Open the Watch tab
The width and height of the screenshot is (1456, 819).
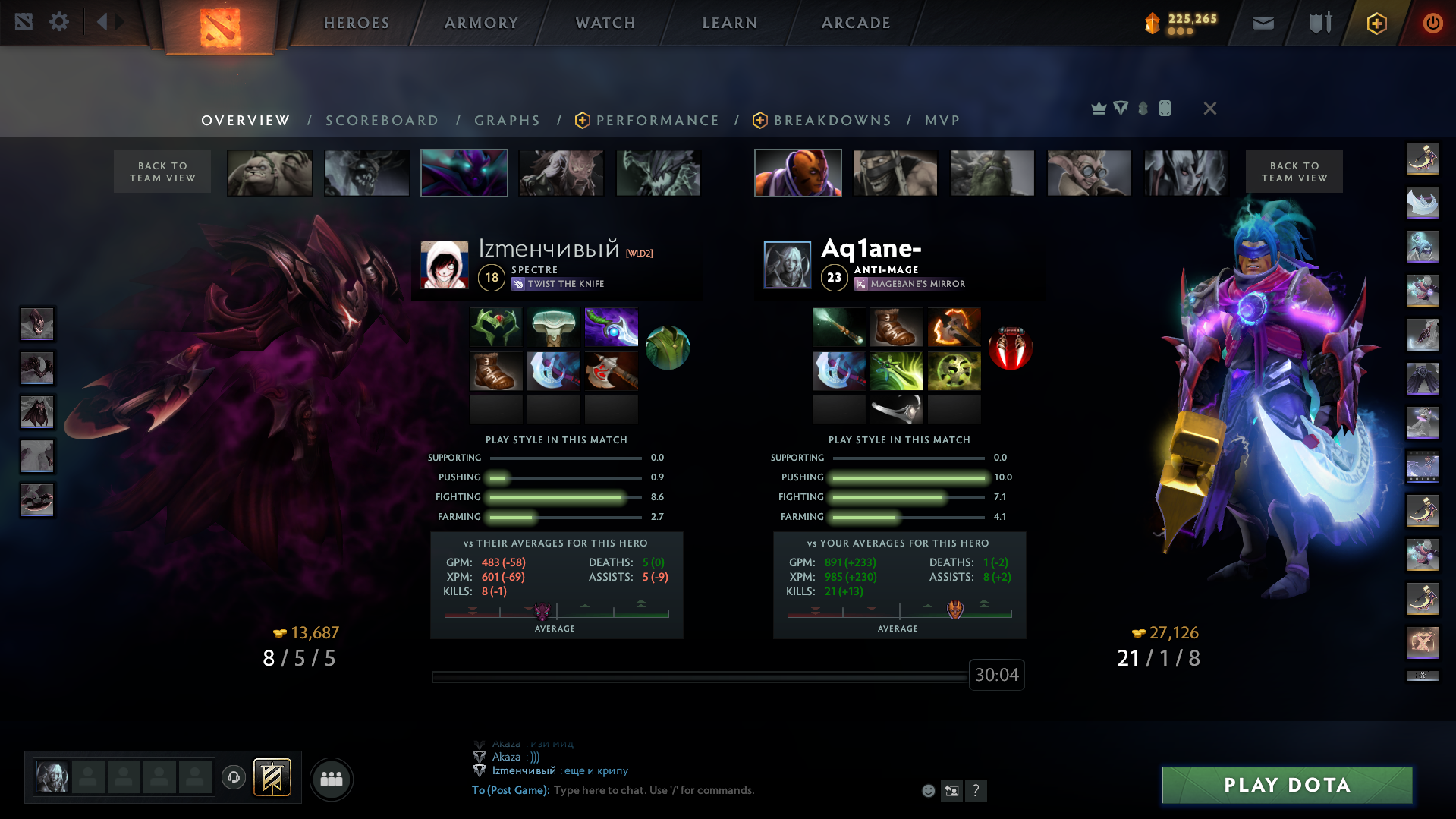(605, 23)
